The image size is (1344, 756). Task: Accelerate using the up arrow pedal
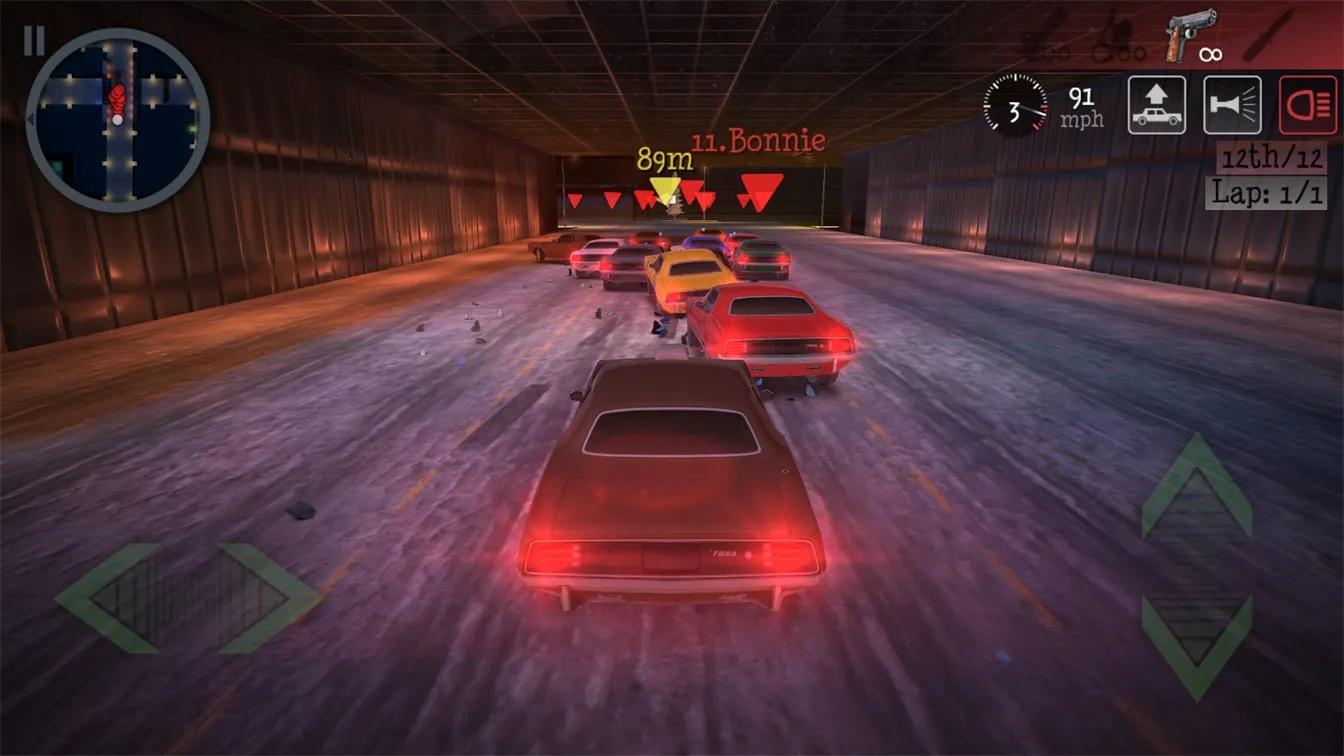click(x=1197, y=487)
